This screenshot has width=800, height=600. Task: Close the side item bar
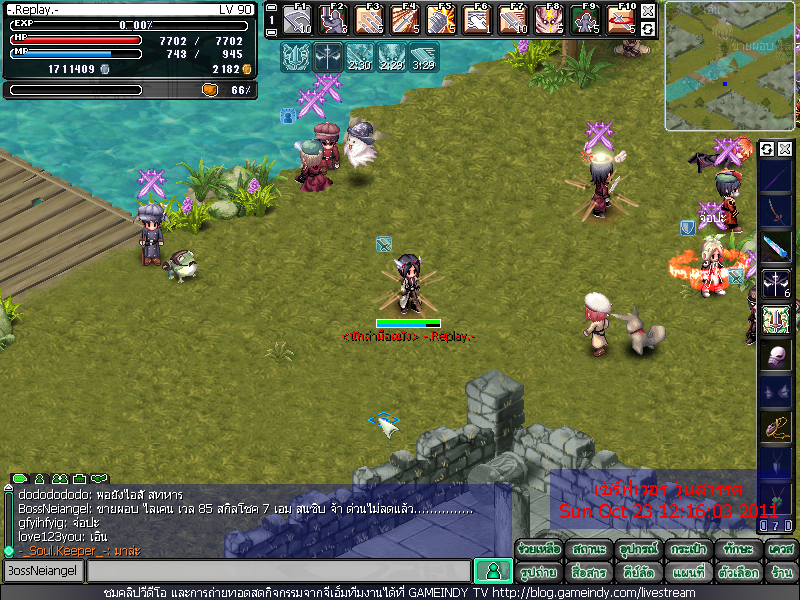[785, 149]
